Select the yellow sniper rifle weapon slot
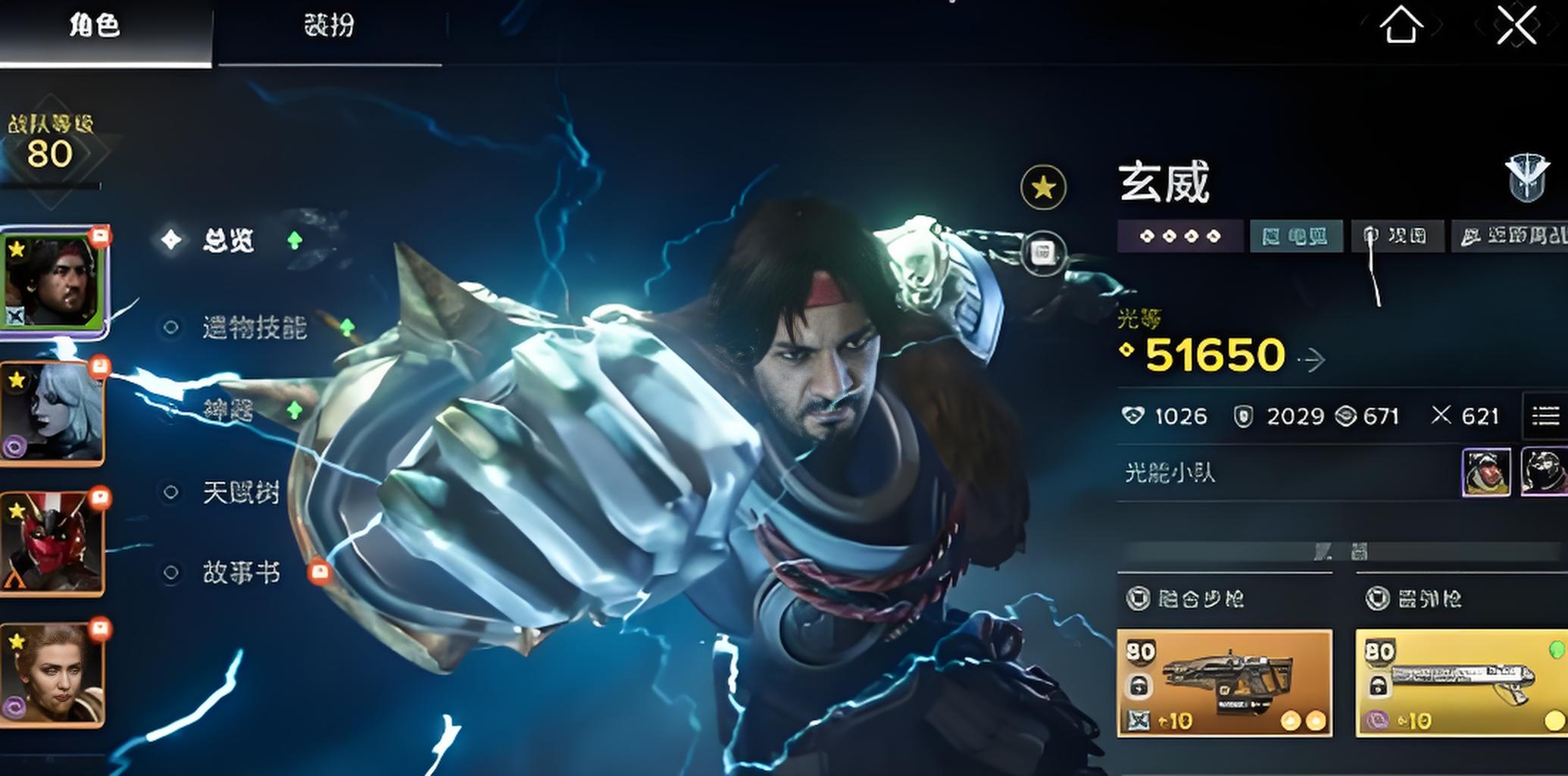The image size is (1568, 776). tap(1461, 684)
